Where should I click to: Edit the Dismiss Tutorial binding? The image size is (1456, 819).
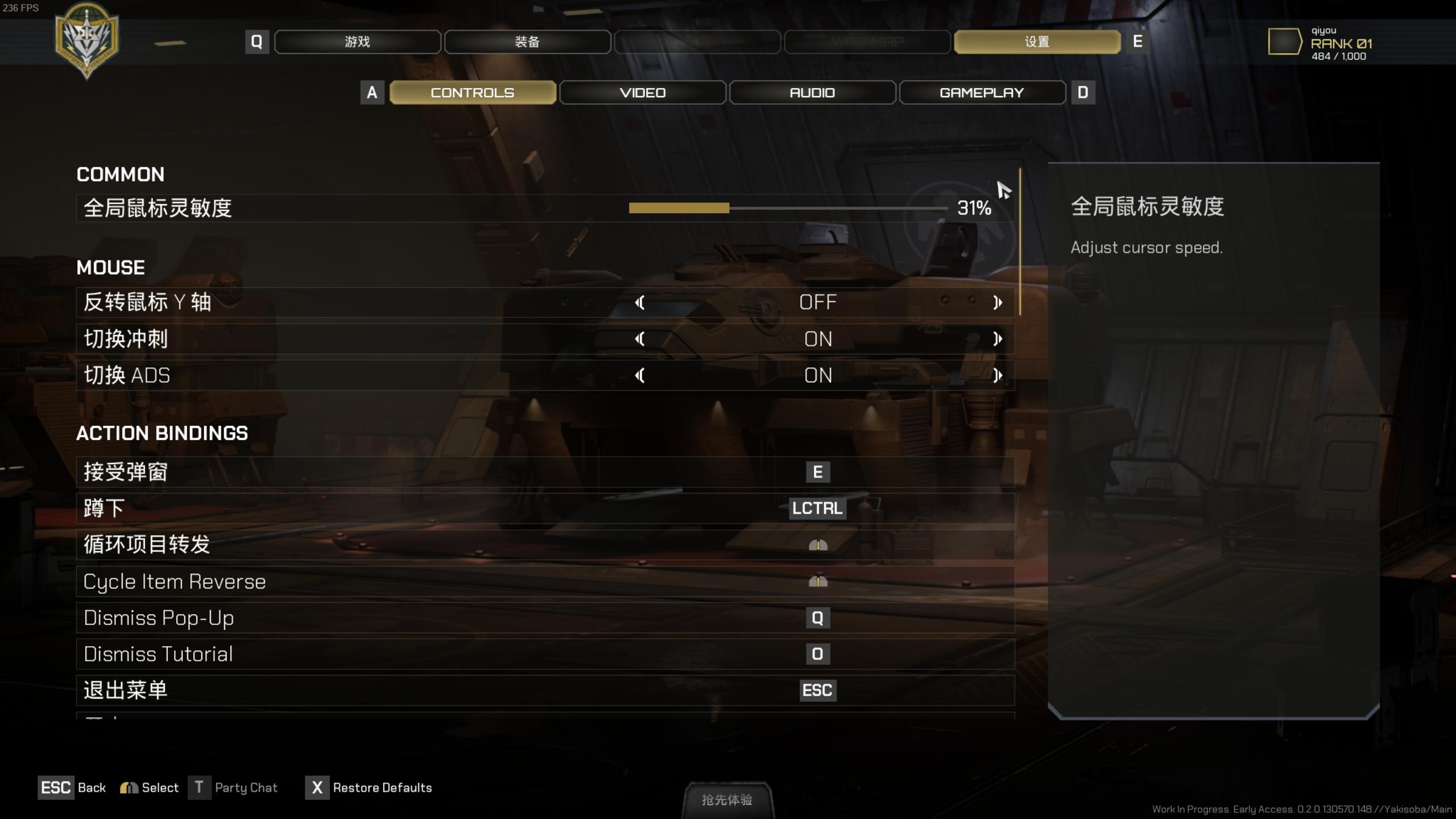point(817,655)
